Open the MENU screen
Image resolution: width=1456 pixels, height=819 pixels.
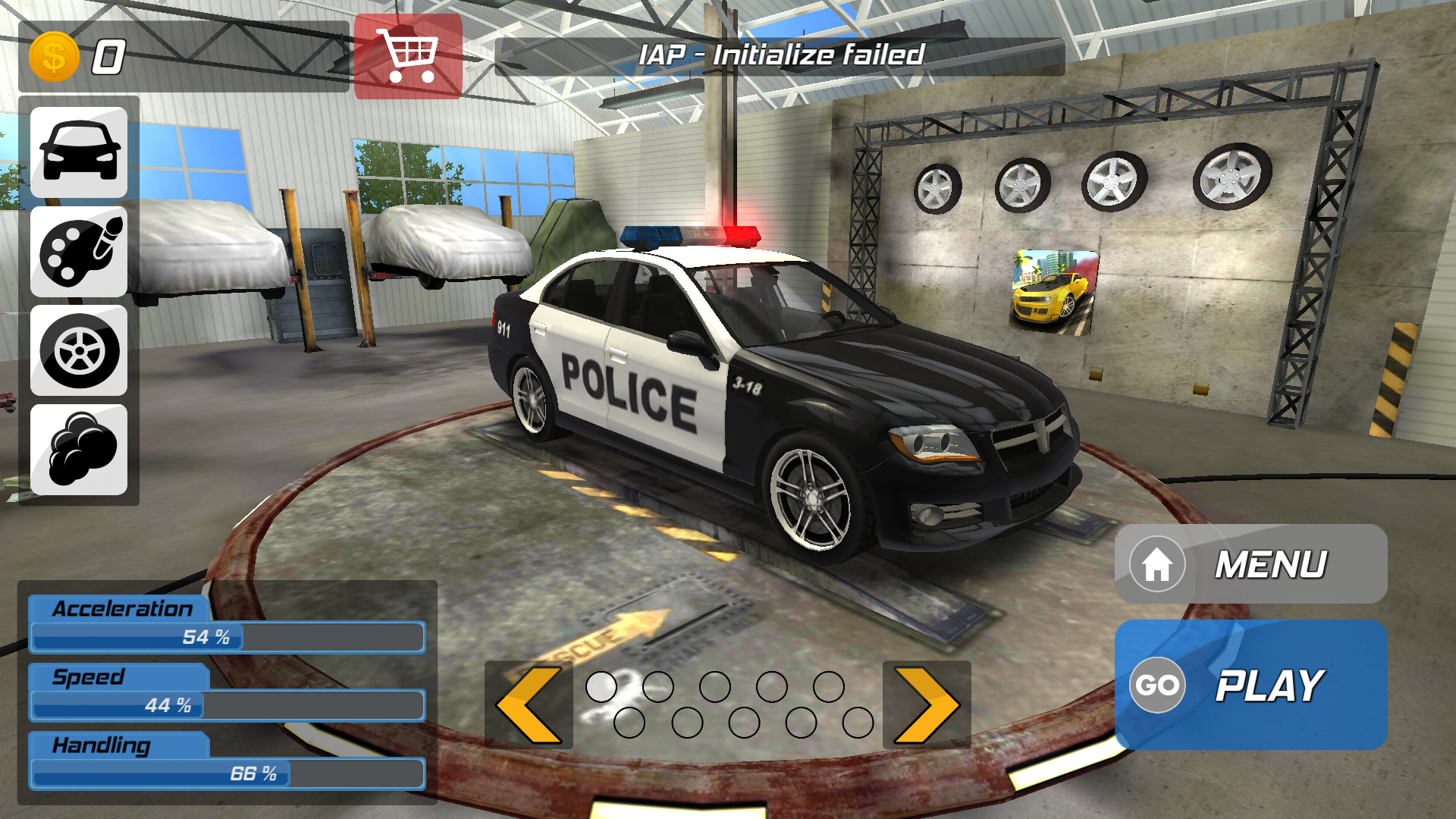click(x=1272, y=563)
